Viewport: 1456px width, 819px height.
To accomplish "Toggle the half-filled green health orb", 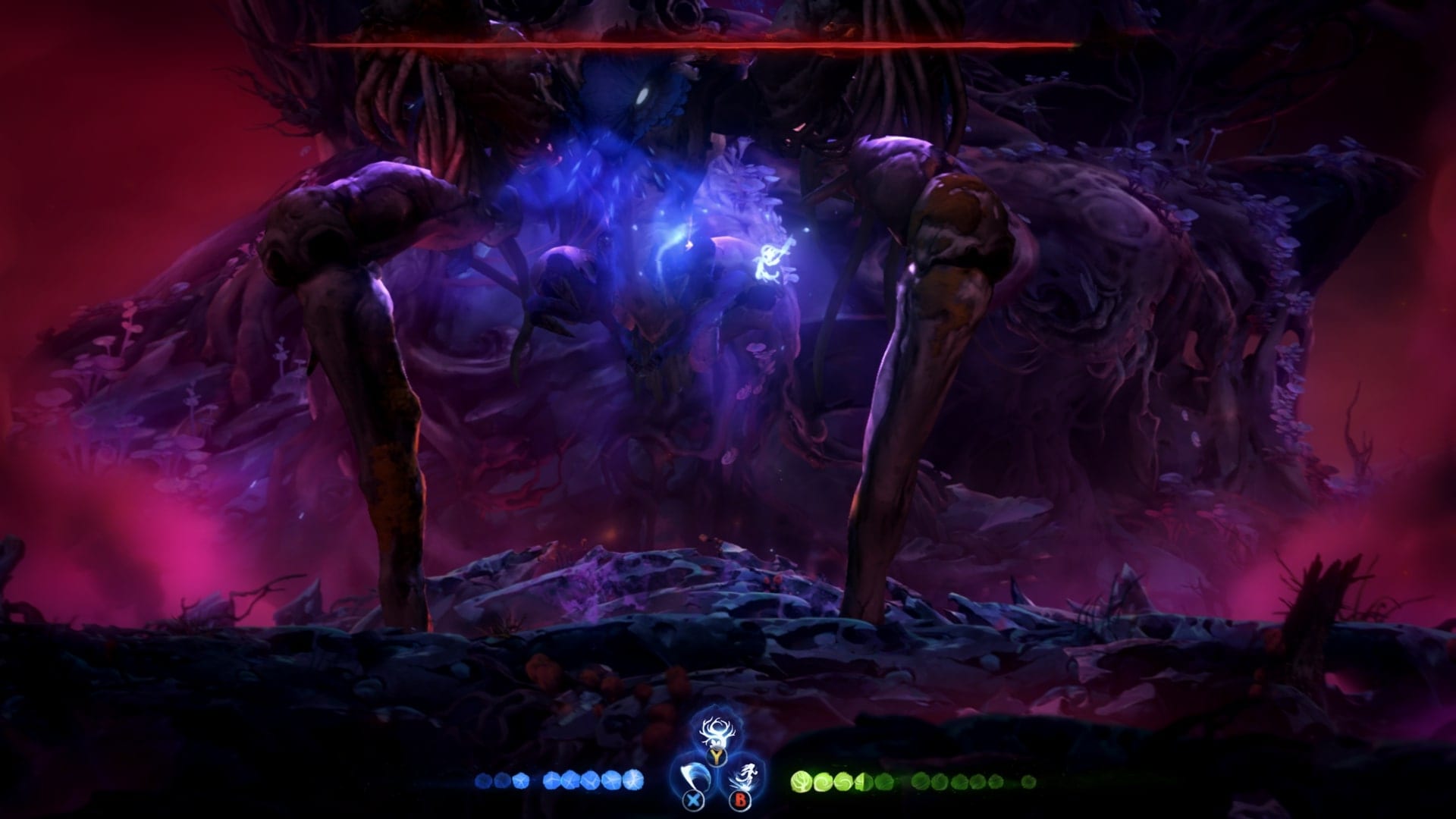I will [x=862, y=781].
